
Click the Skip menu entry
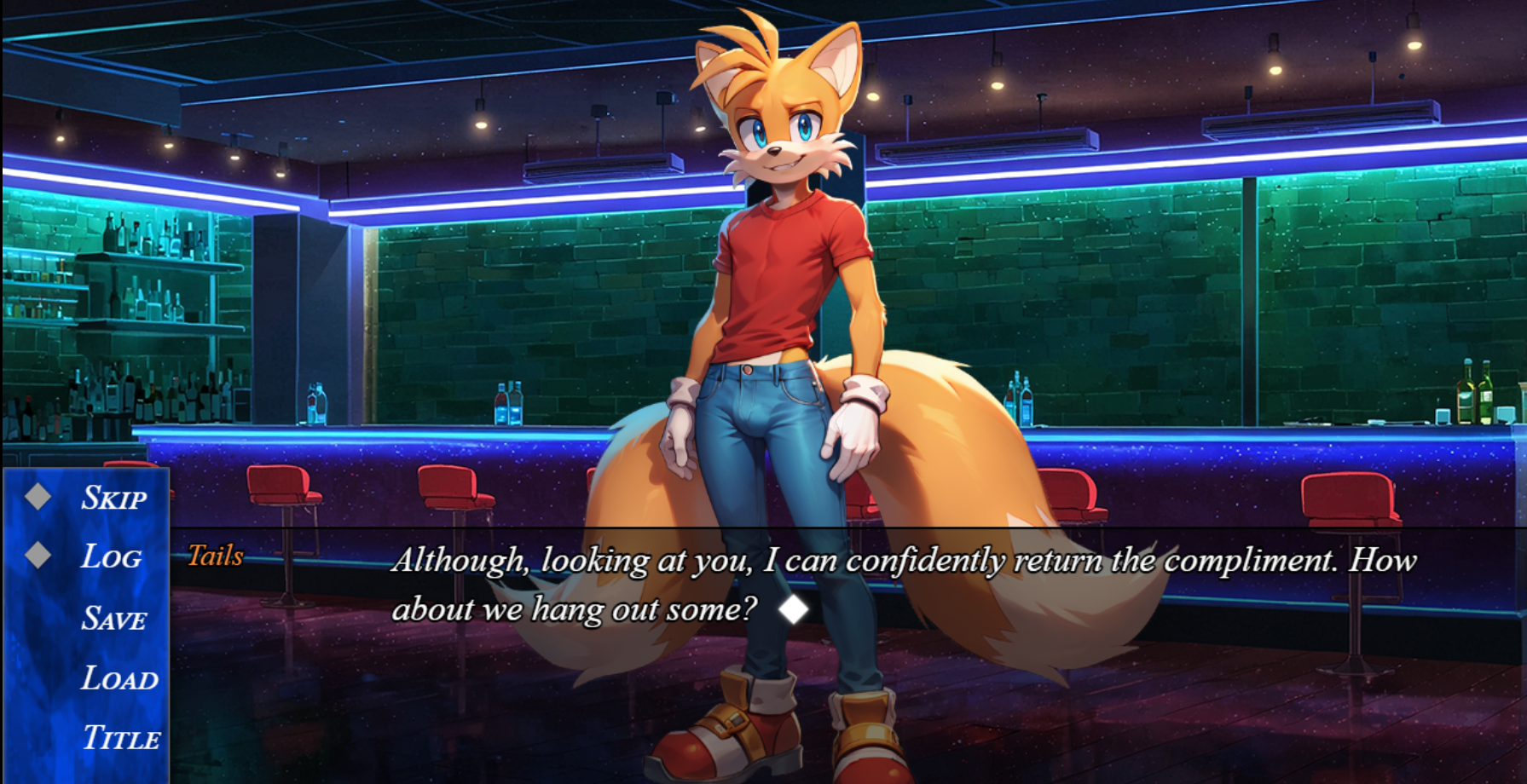pyautogui.click(x=113, y=498)
